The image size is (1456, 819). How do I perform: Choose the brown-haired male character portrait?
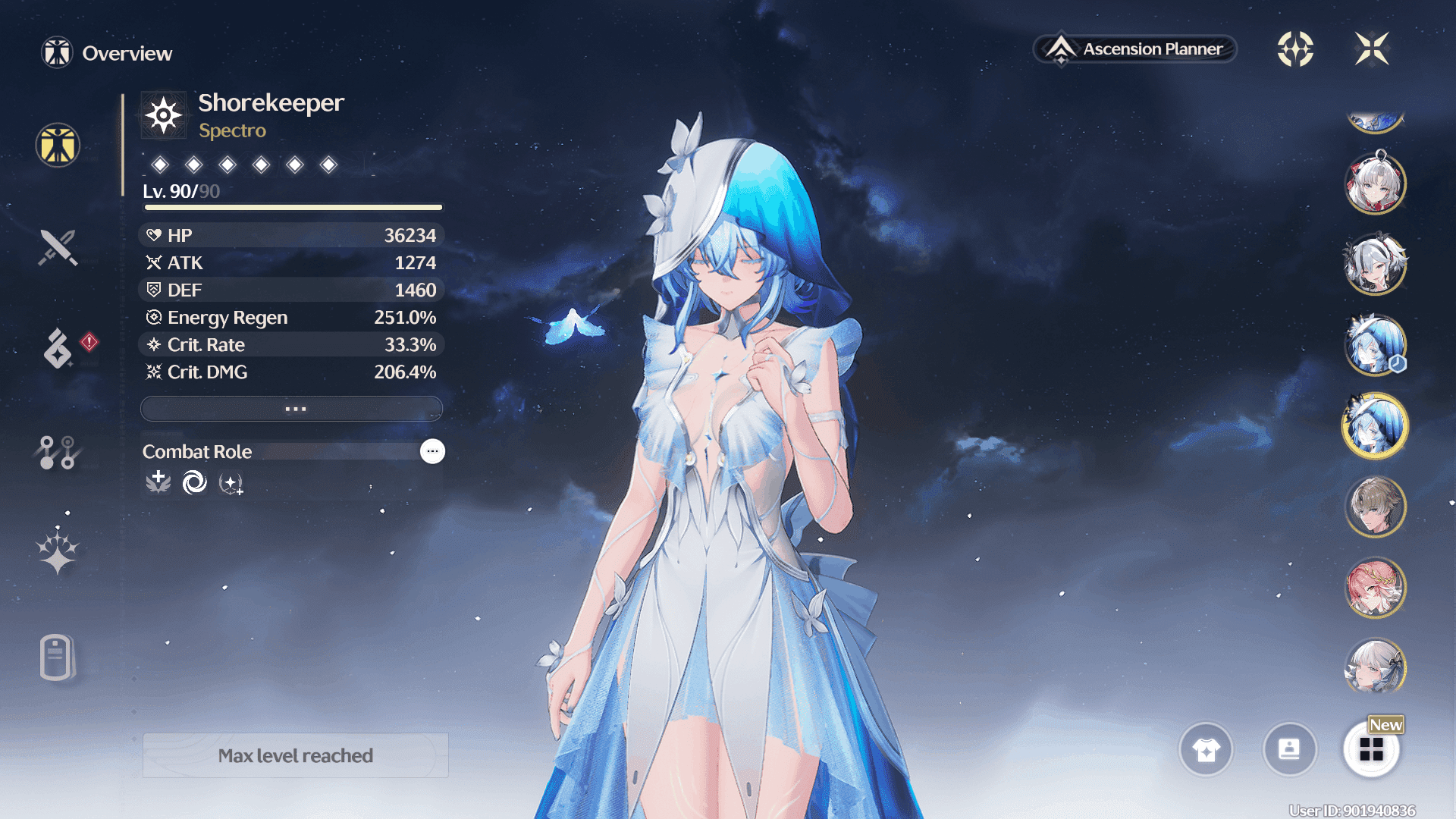[x=1375, y=507]
